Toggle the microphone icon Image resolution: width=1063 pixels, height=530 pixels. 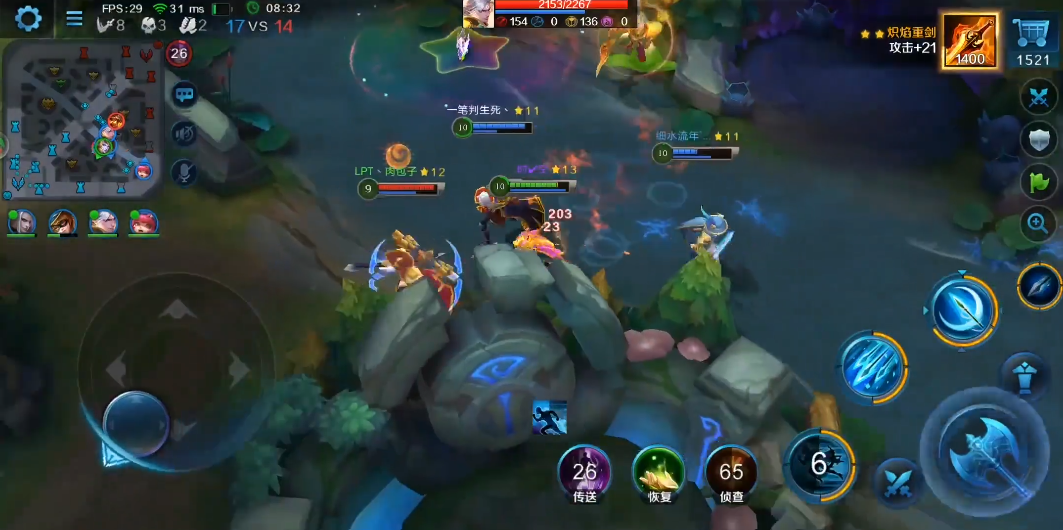pos(184,171)
